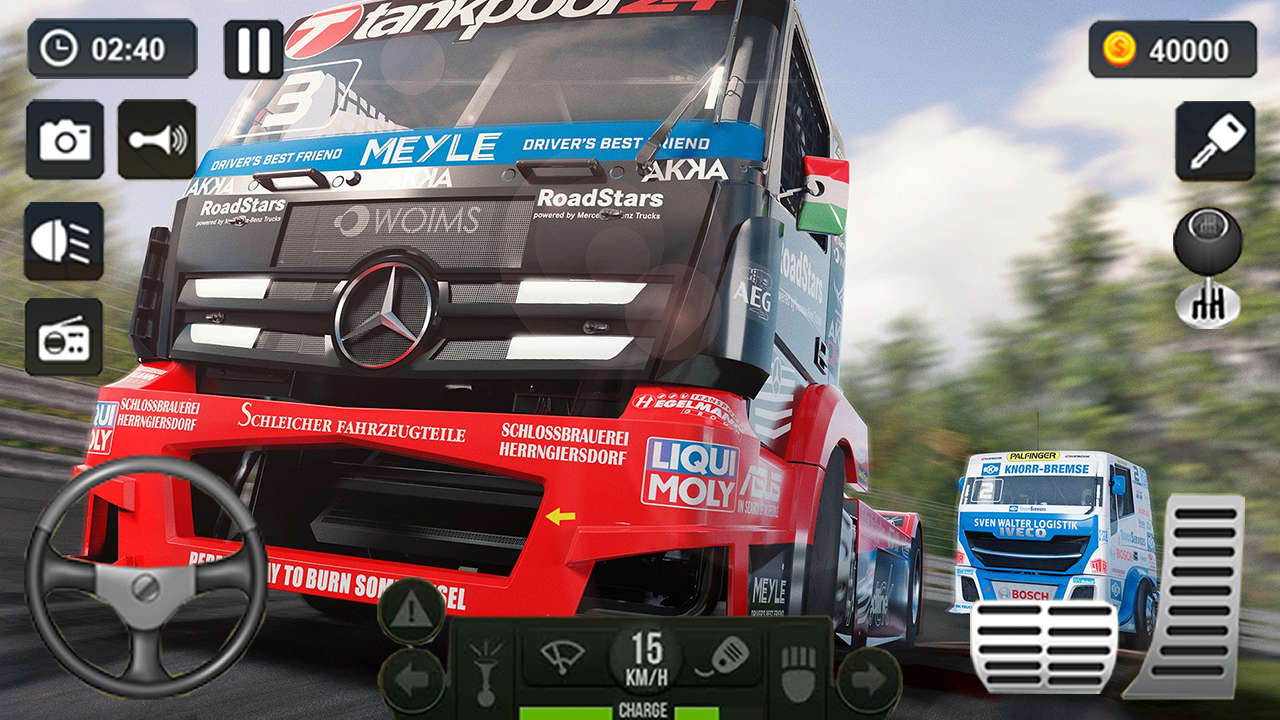Change gear with the gear shifter

(1207, 267)
